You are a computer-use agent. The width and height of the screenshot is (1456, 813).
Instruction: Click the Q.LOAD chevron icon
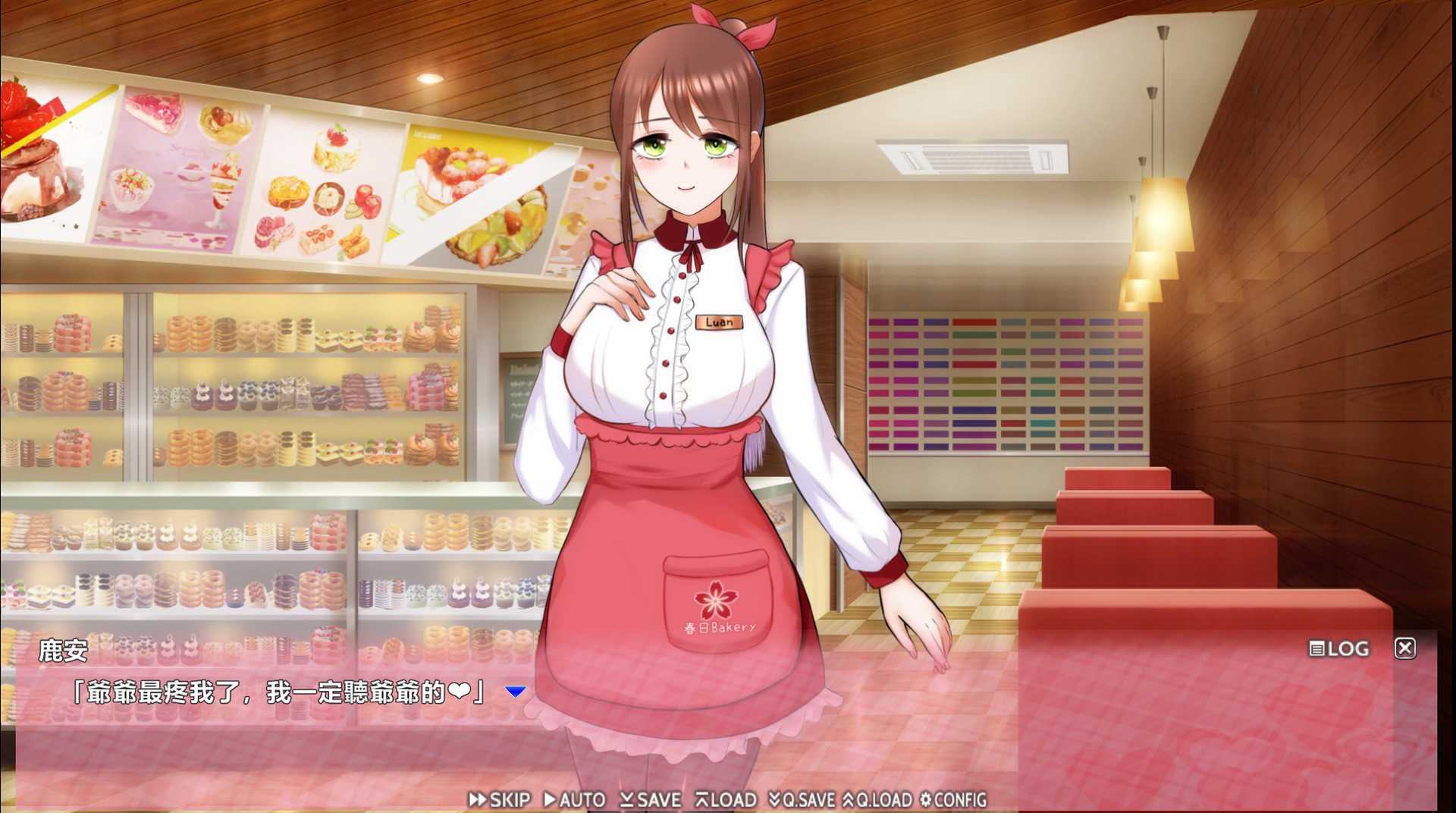849,799
